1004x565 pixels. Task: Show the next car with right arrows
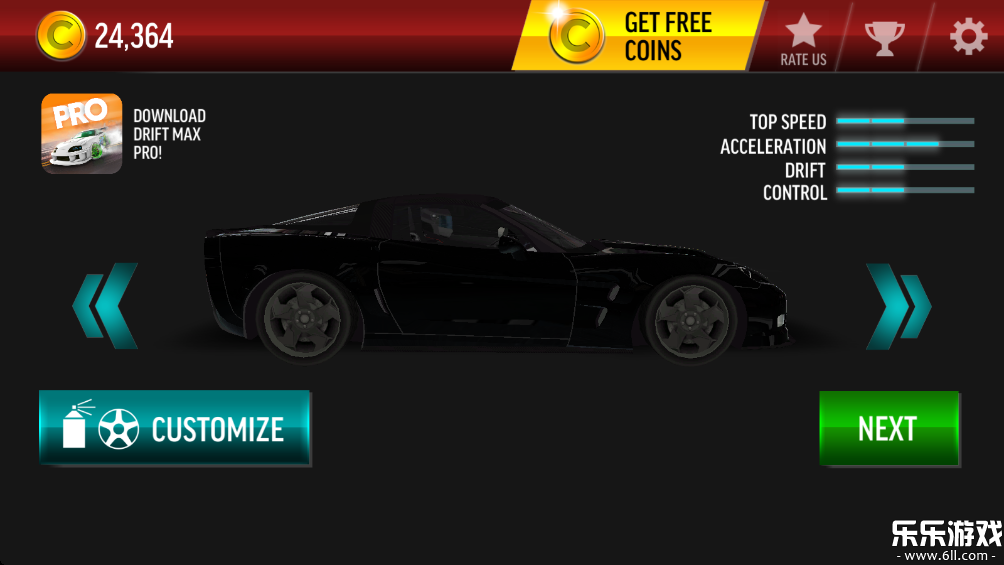coord(897,306)
